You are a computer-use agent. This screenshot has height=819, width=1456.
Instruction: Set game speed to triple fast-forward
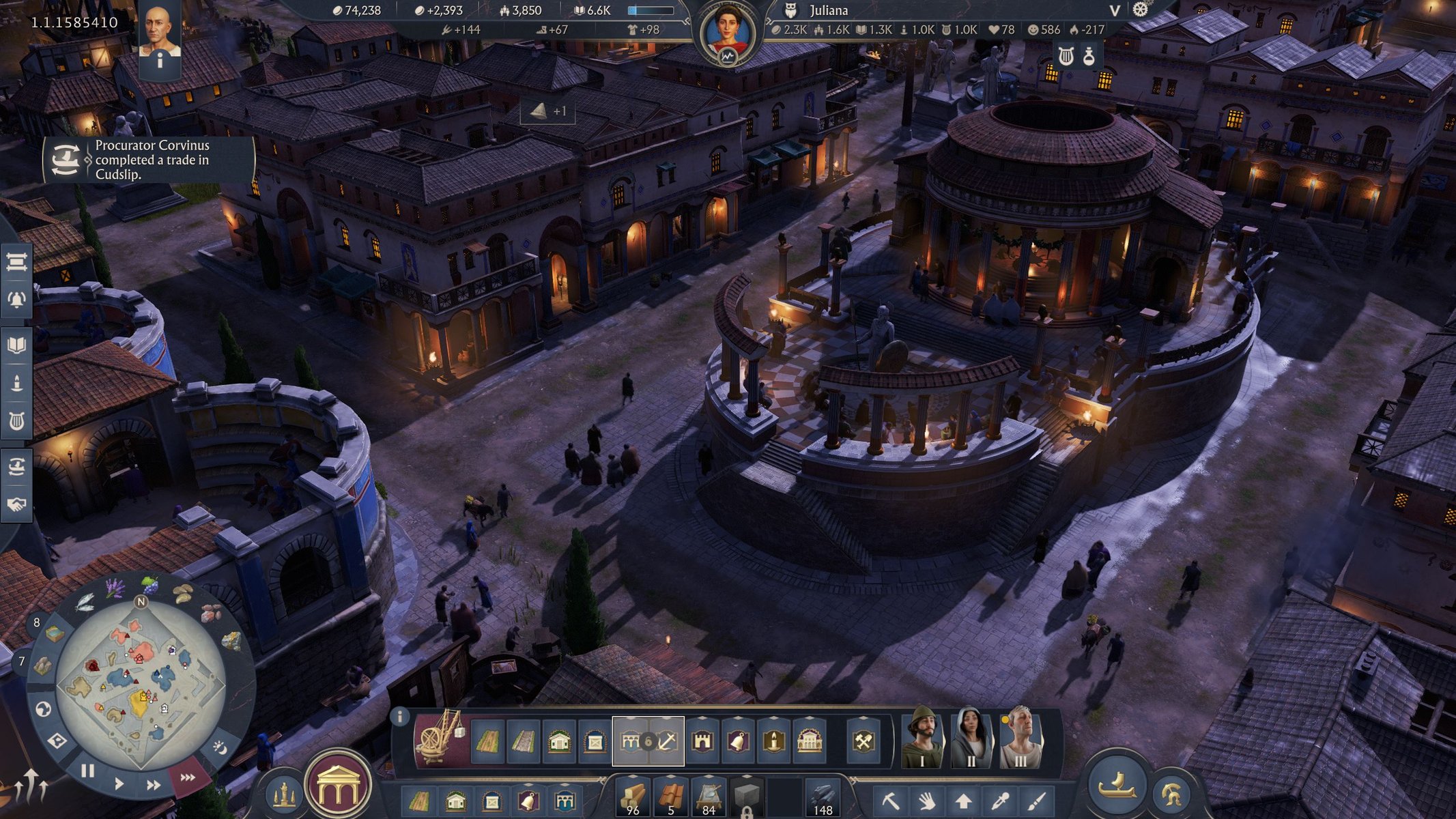[187, 777]
